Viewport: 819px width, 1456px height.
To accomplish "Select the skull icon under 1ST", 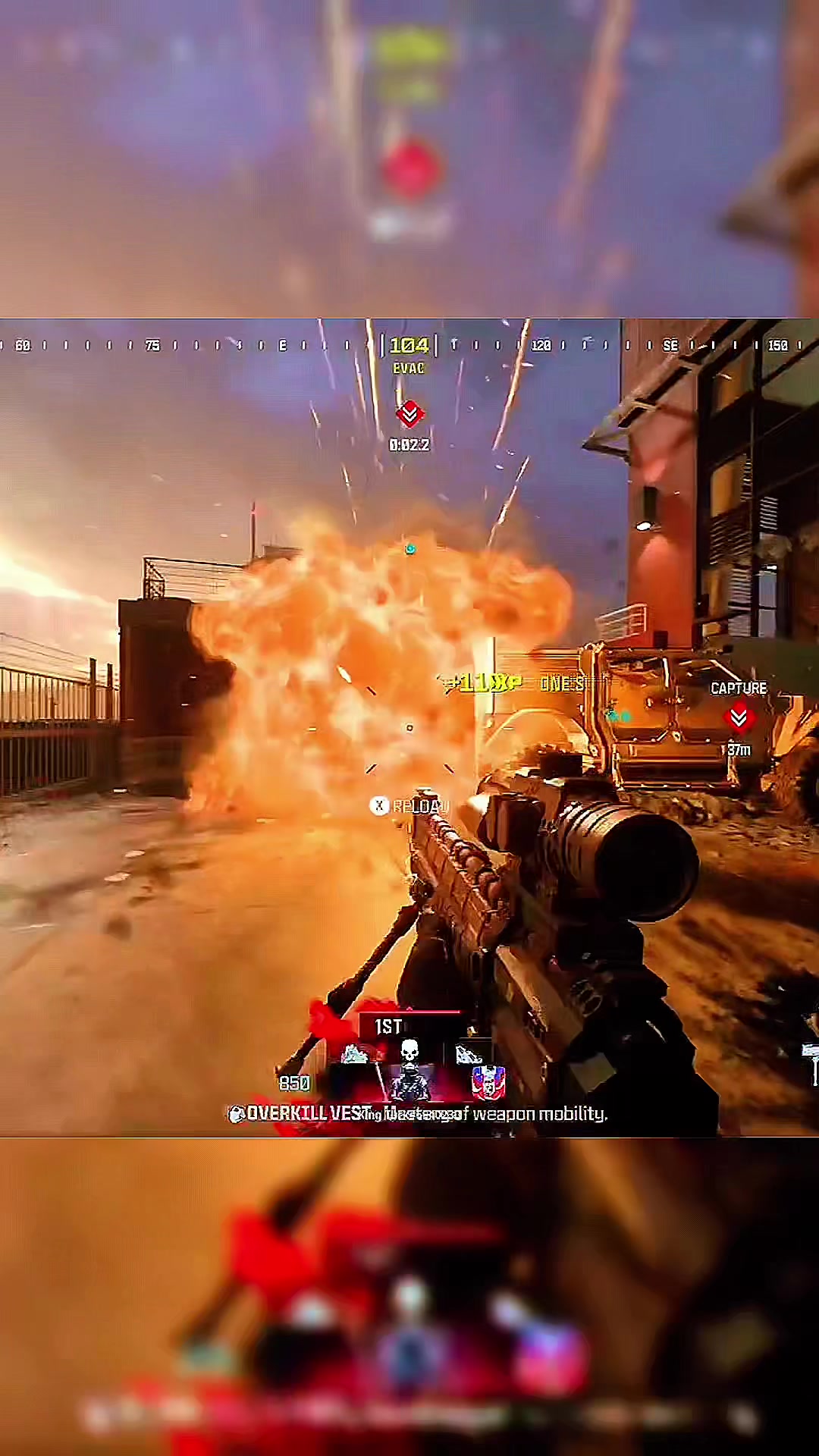I will click(x=409, y=1051).
